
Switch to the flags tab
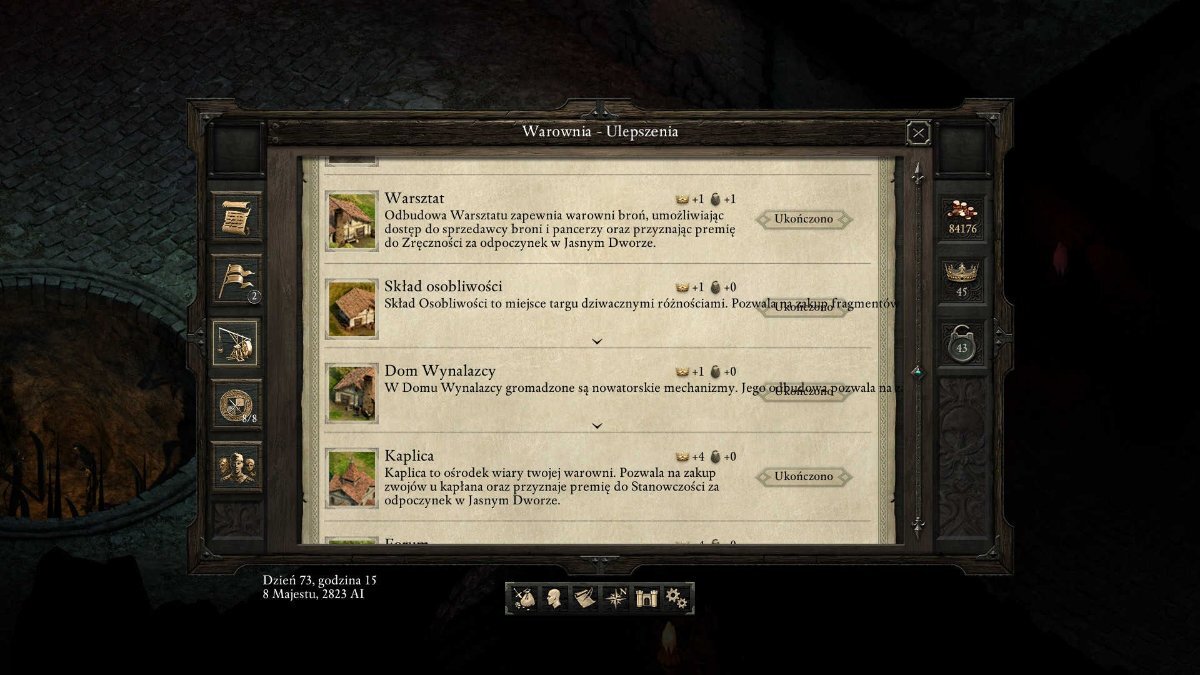pyautogui.click(x=237, y=279)
